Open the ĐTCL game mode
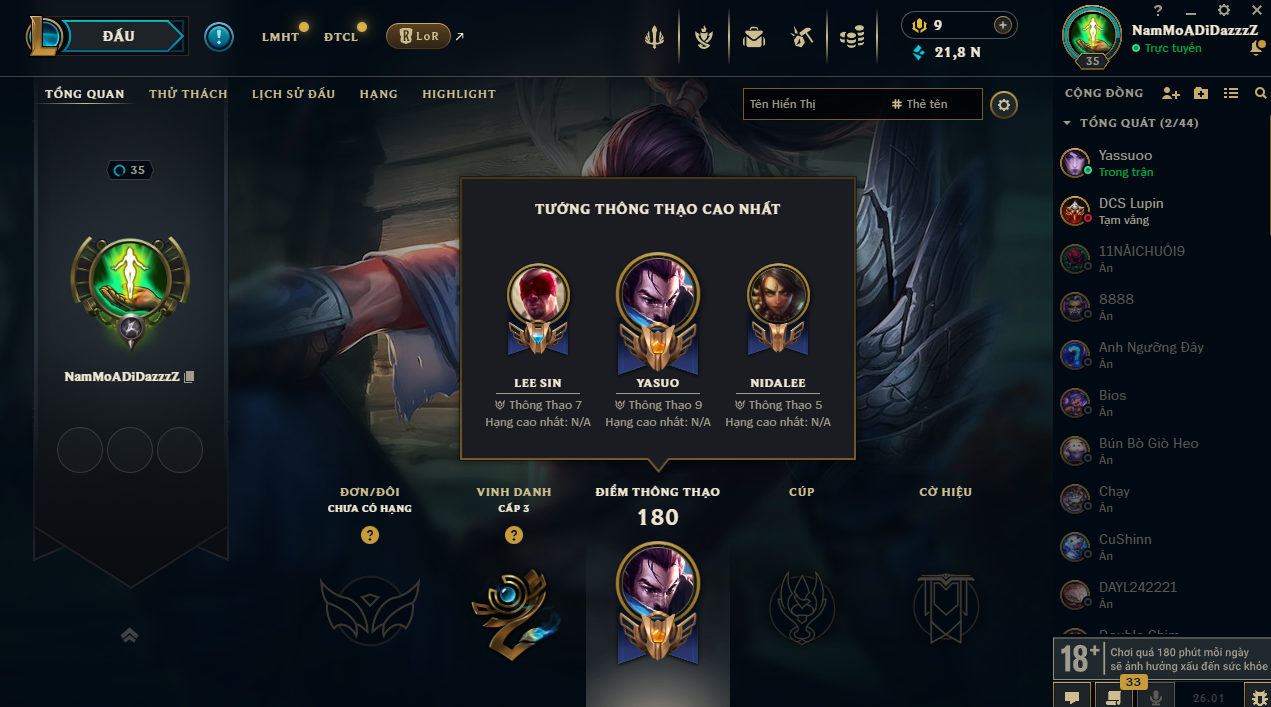Viewport: 1271px width, 707px height. click(x=340, y=37)
